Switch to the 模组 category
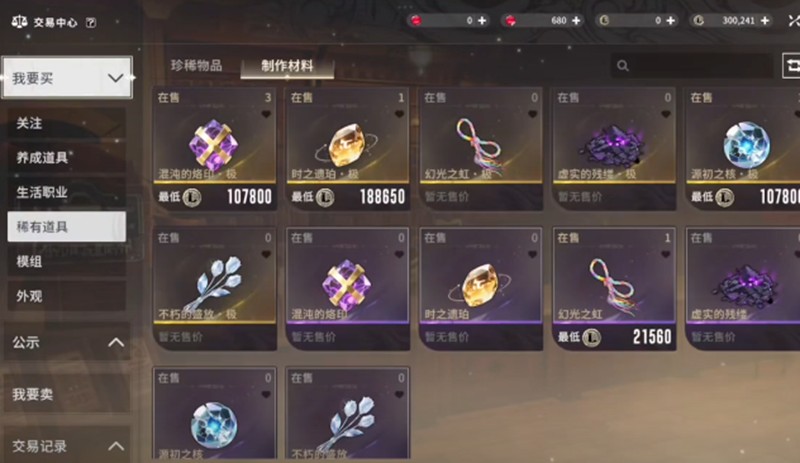 [x=66, y=261]
